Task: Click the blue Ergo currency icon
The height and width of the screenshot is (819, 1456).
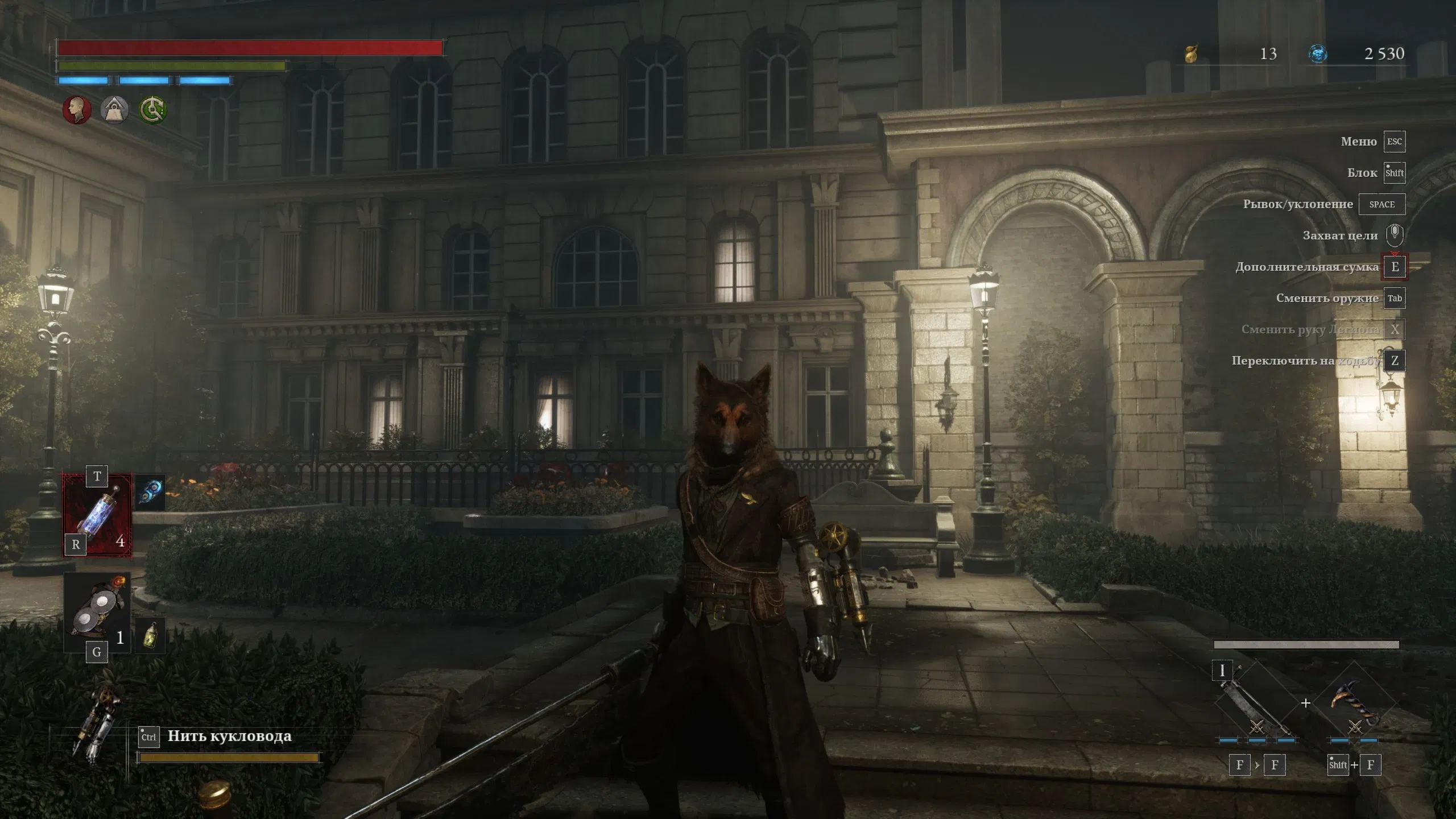Action: click(1318, 54)
